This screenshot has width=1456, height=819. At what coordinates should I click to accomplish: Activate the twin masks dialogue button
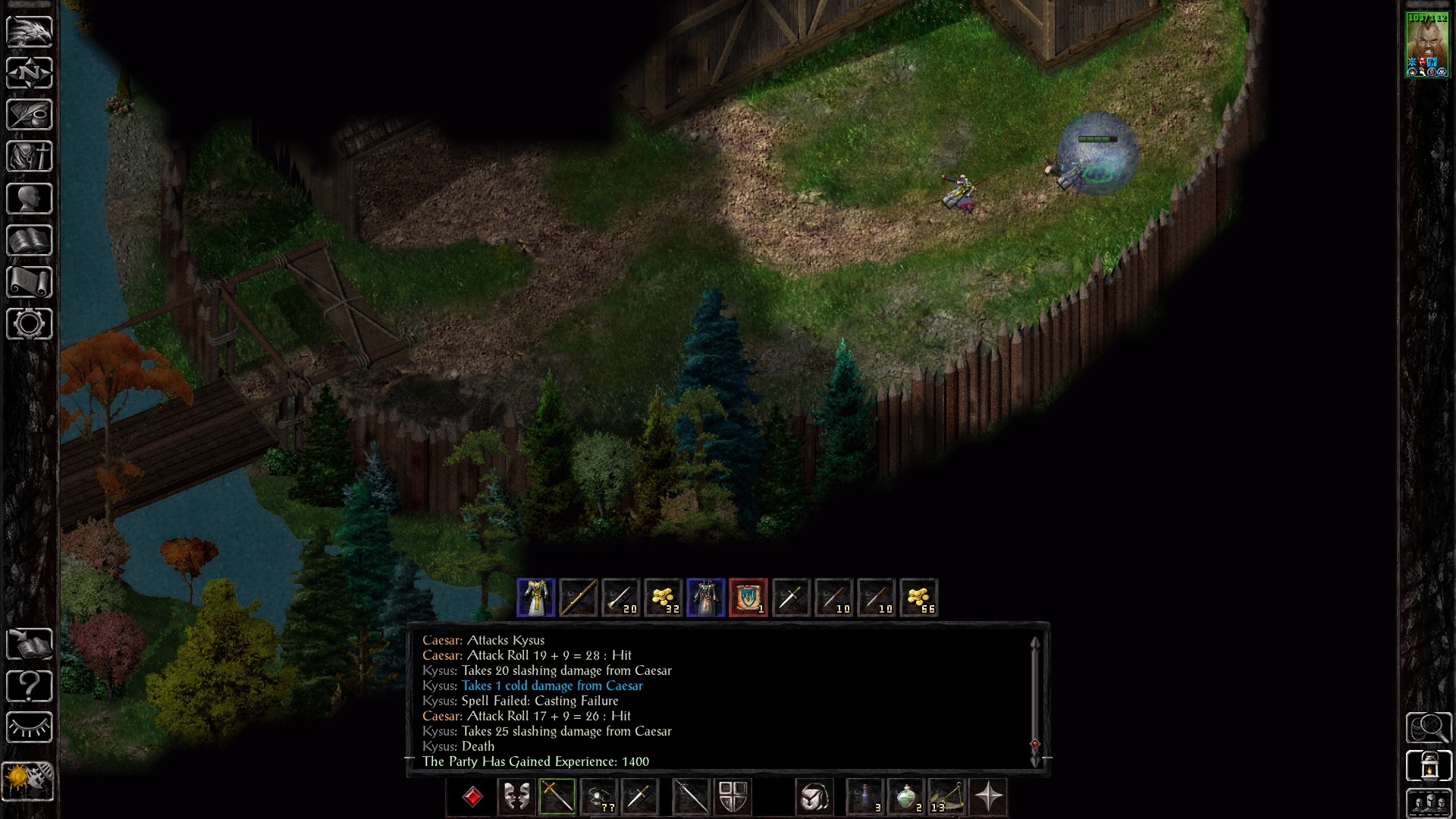tap(516, 797)
